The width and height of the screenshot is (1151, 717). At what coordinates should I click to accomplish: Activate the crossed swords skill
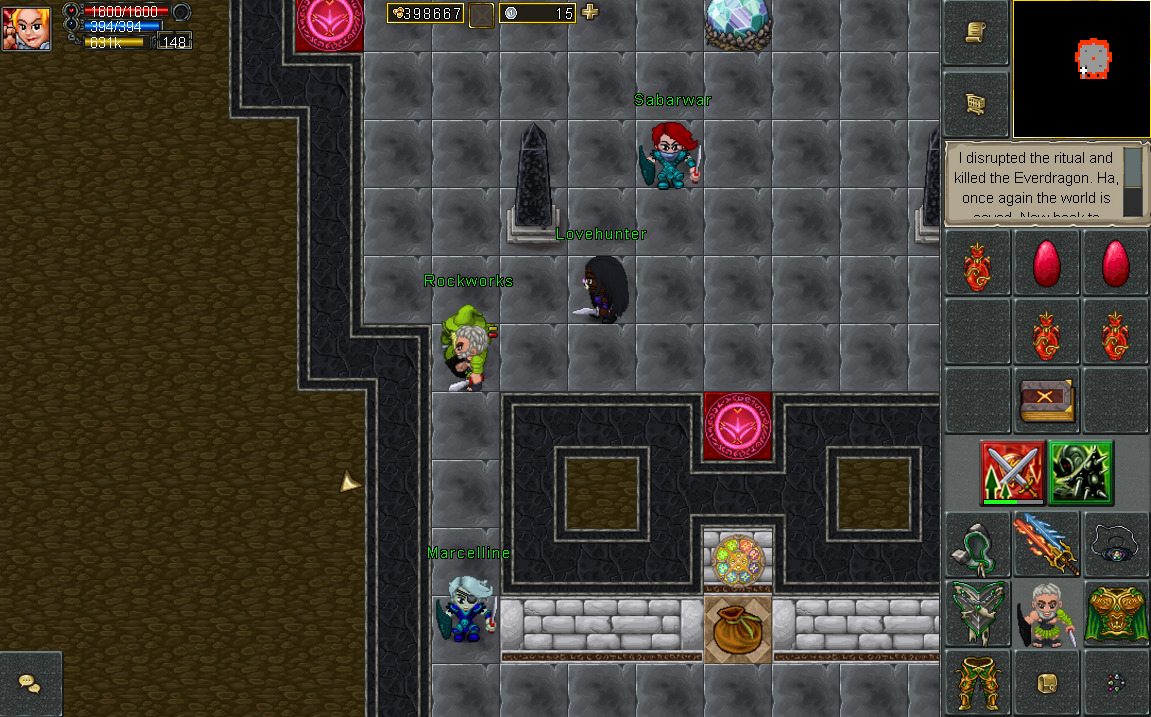pyautogui.click(x=1012, y=472)
